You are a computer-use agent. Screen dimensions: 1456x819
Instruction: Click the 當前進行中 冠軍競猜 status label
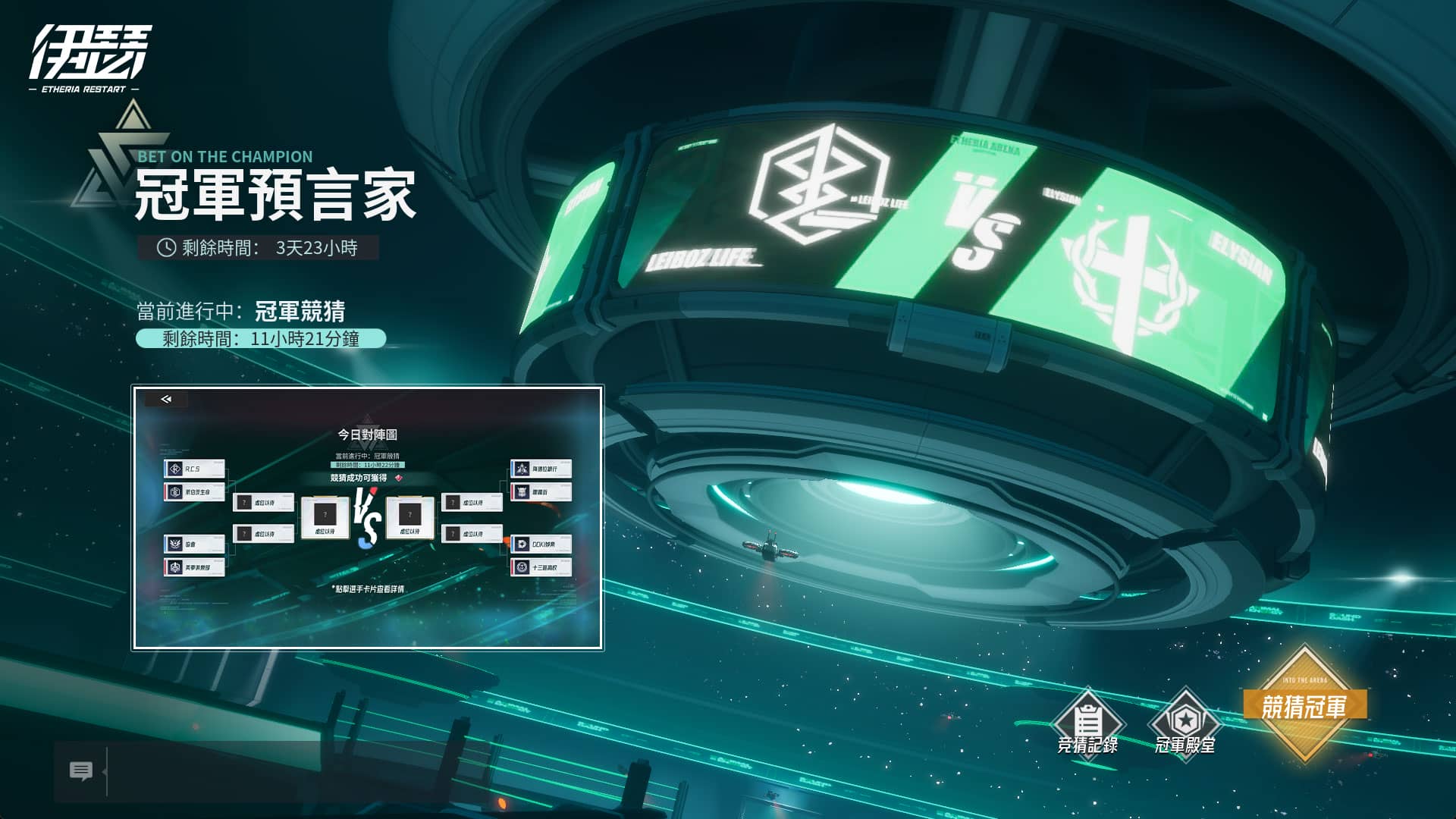(368, 456)
